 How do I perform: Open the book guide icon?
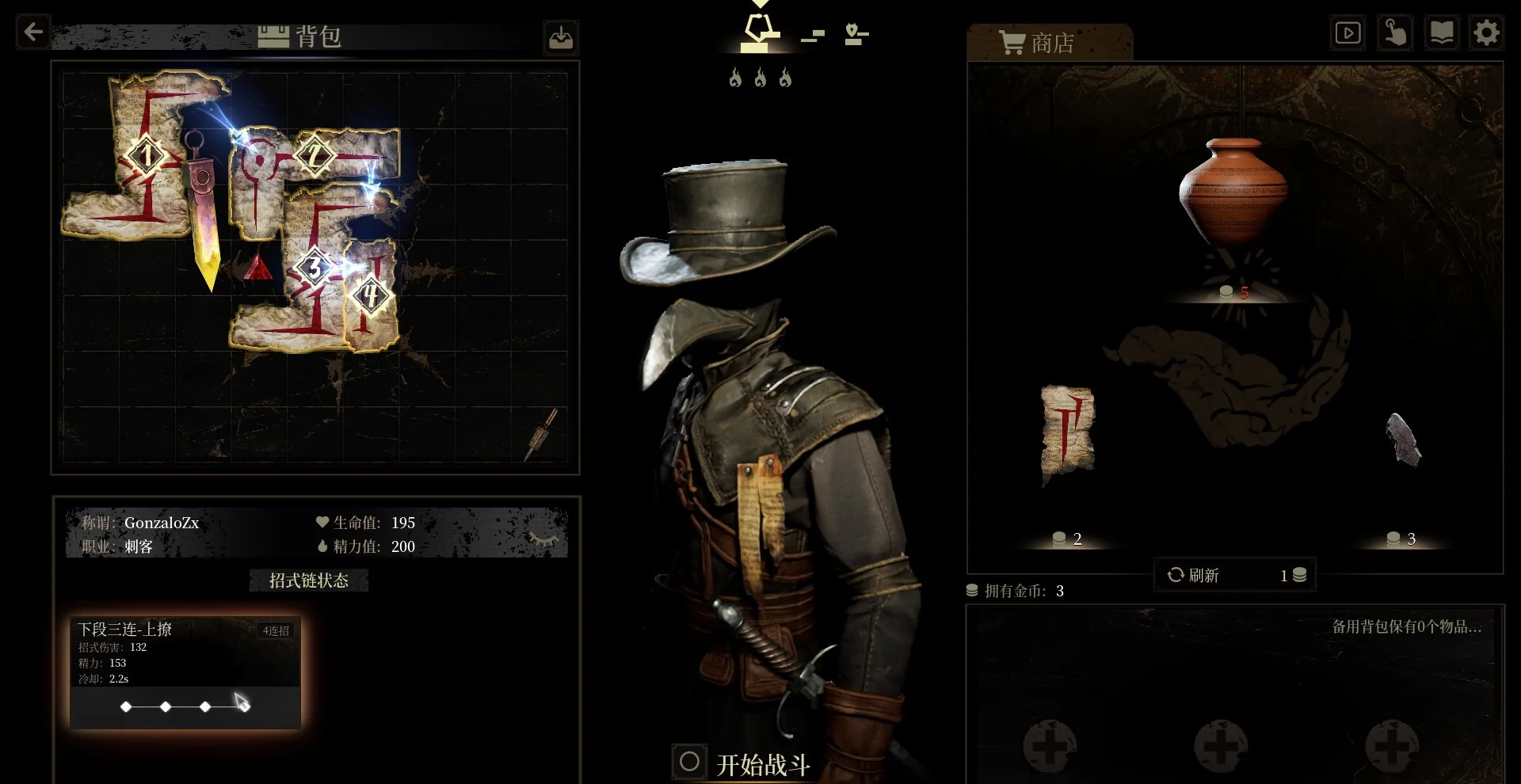pos(1443,32)
